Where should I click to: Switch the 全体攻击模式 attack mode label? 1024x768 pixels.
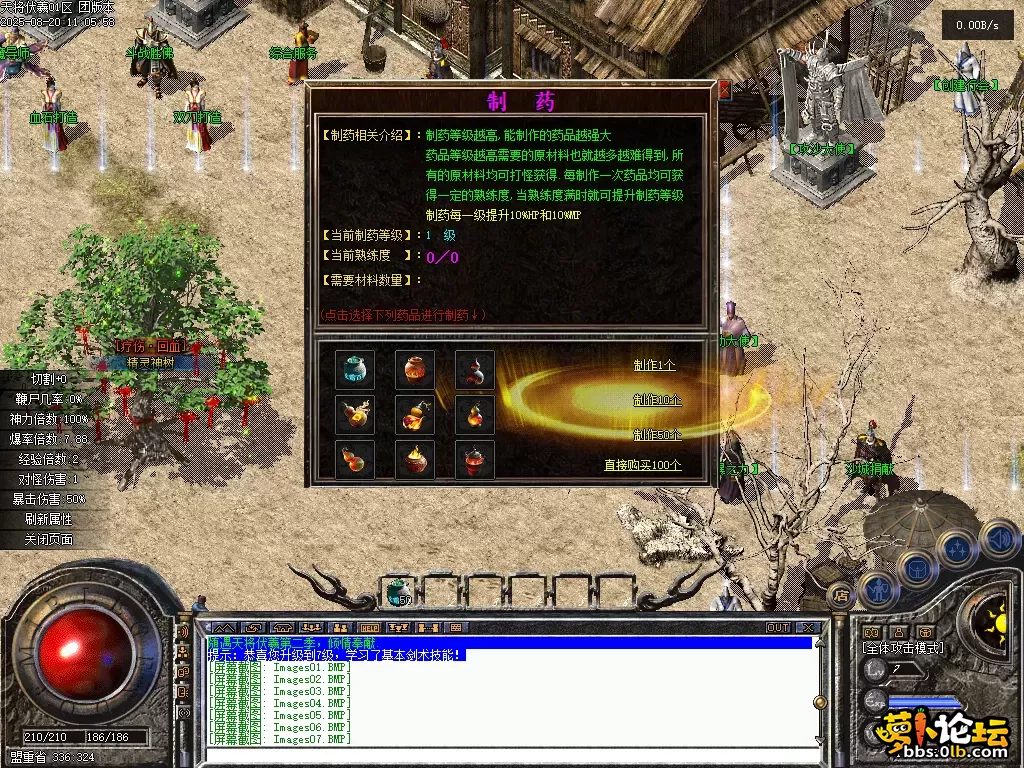click(x=902, y=648)
